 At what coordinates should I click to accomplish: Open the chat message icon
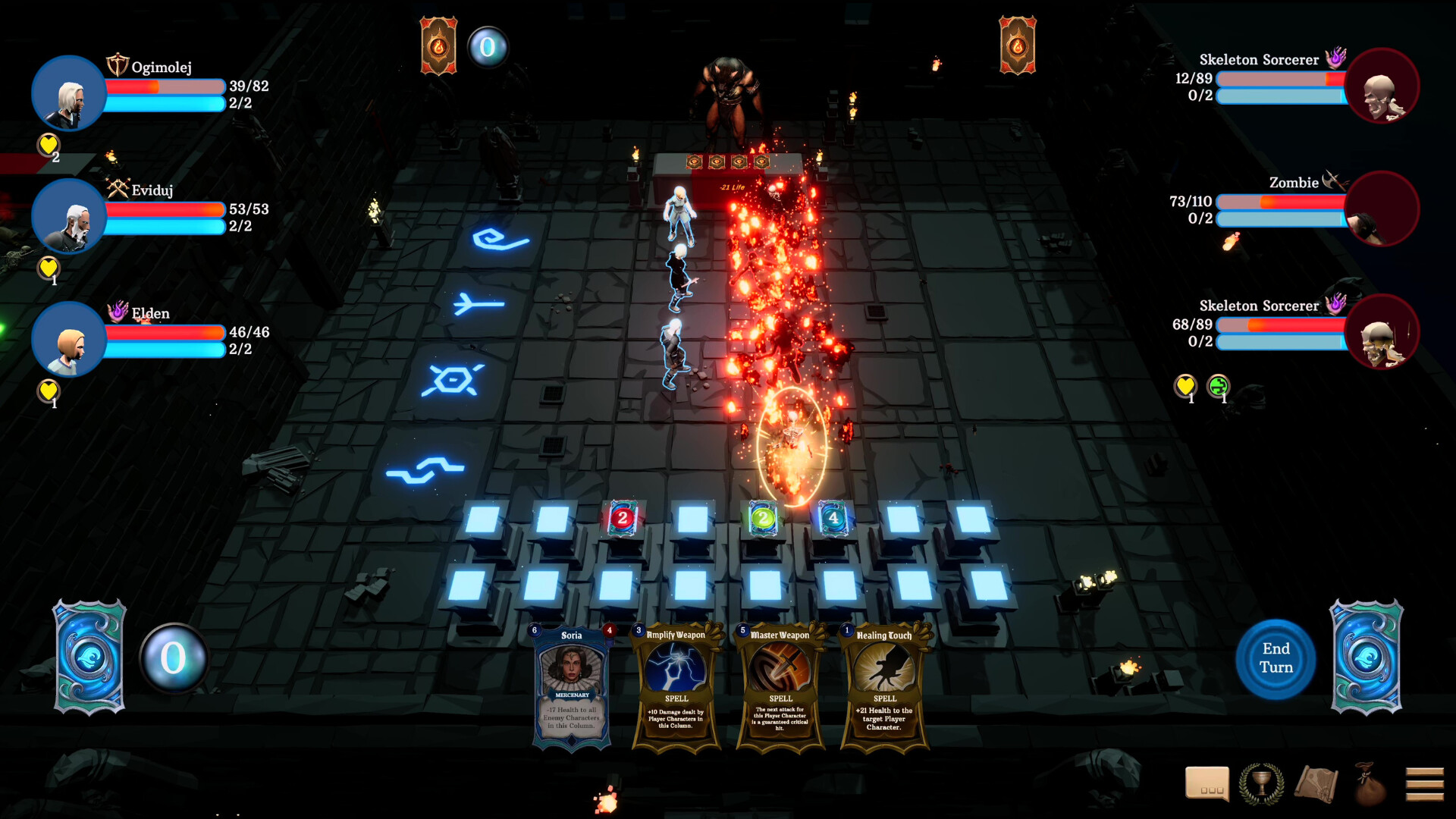tap(1208, 784)
